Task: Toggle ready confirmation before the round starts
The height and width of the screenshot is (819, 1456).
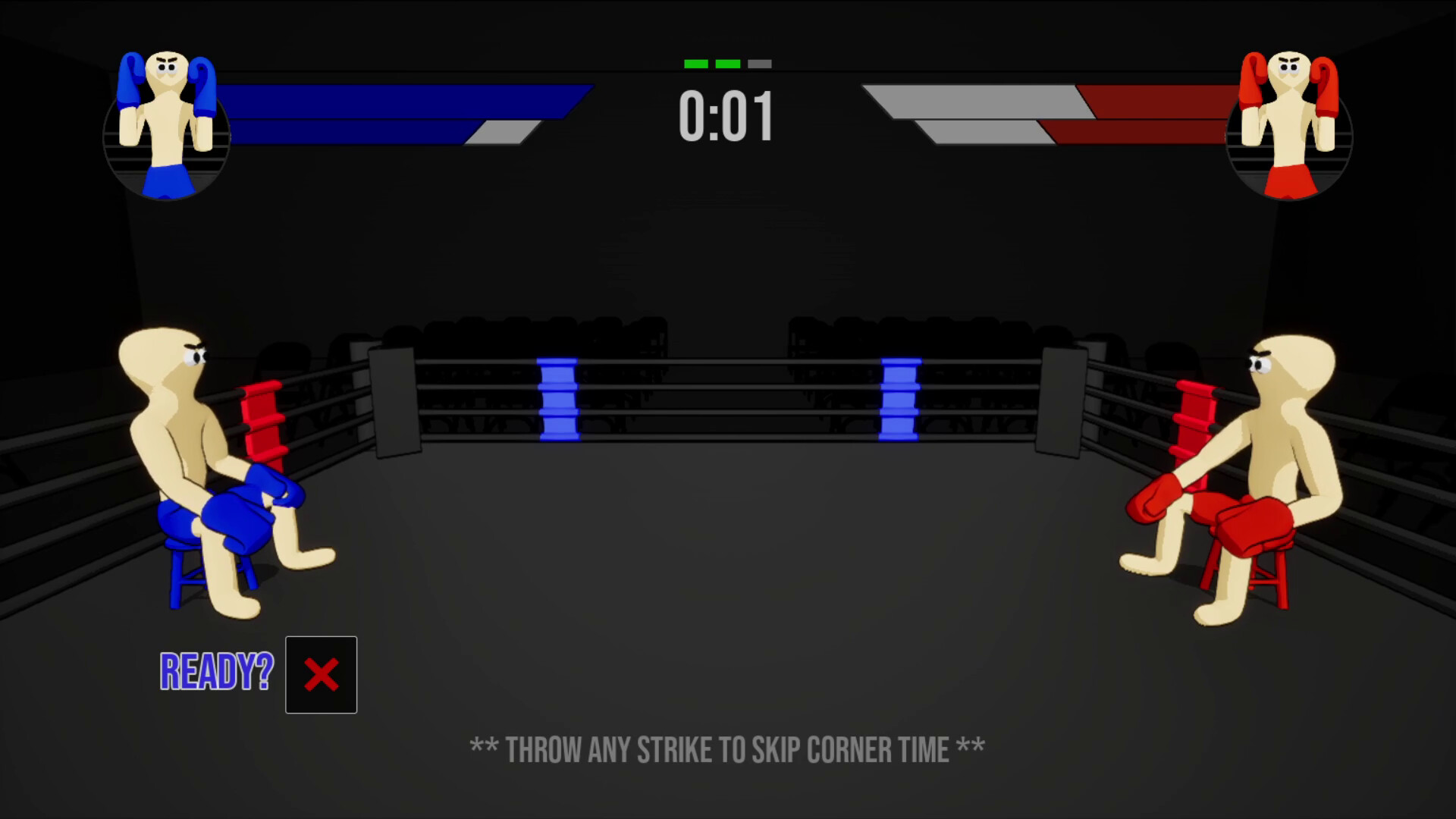Action: (321, 675)
